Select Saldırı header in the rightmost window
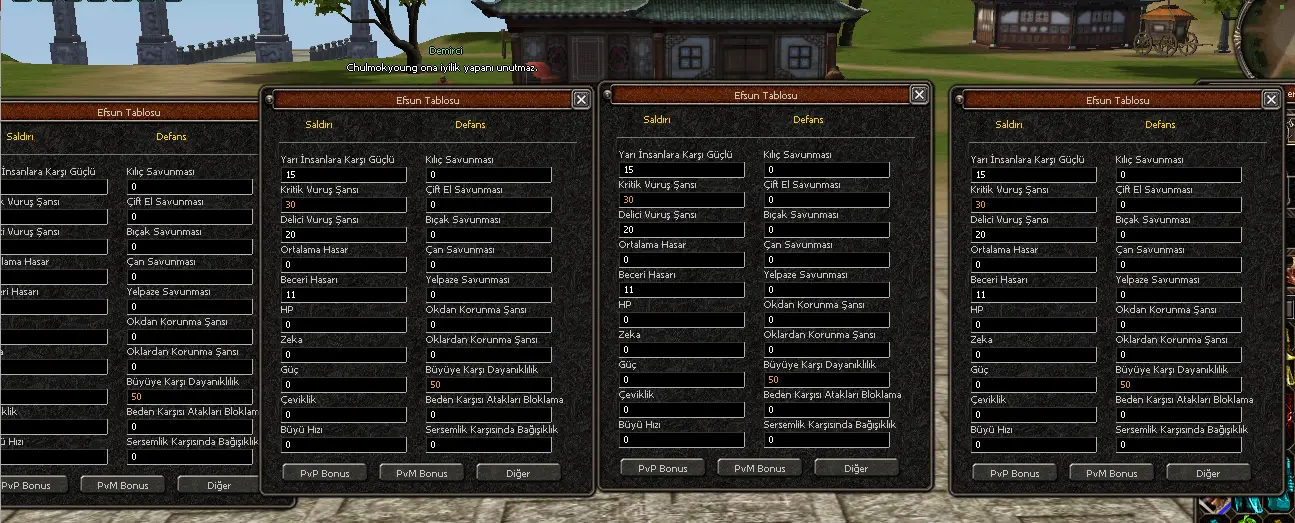The height and width of the screenshot is (523, 1295). (1010, 125)
